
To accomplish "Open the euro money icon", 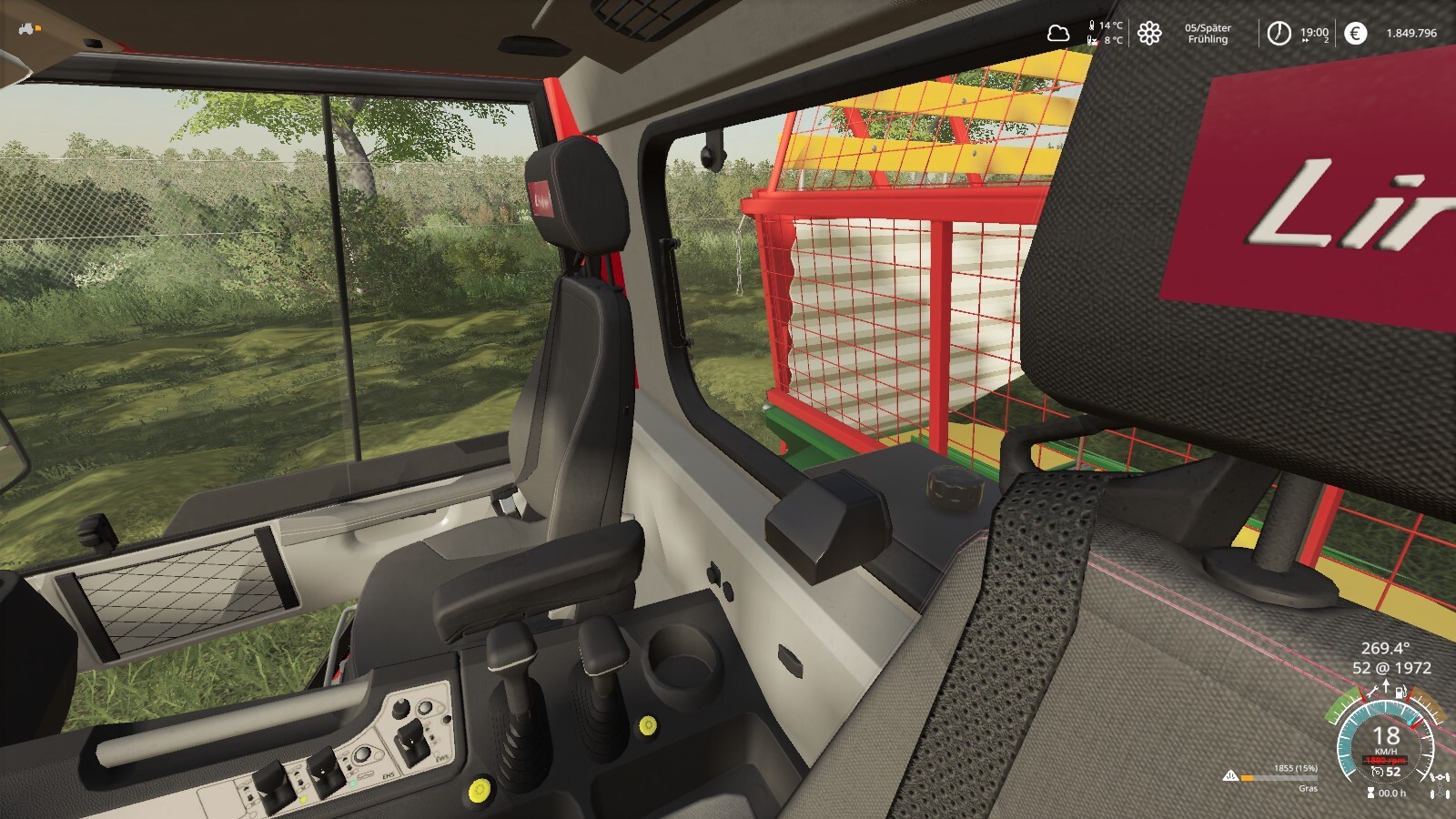I will [1355, 34].
